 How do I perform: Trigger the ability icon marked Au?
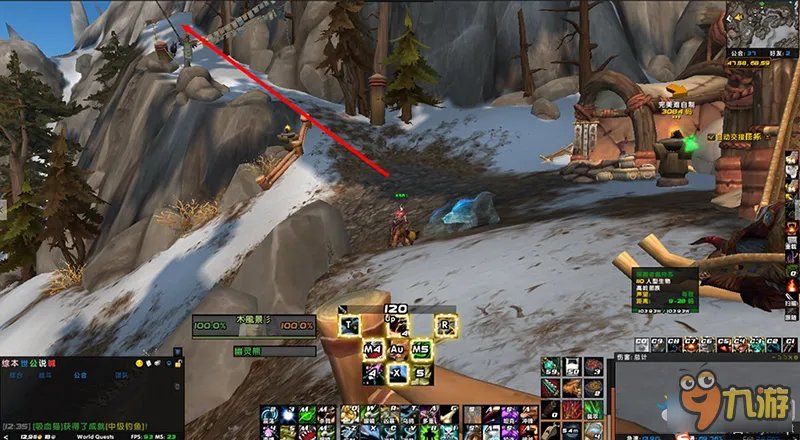coord(397,348)
